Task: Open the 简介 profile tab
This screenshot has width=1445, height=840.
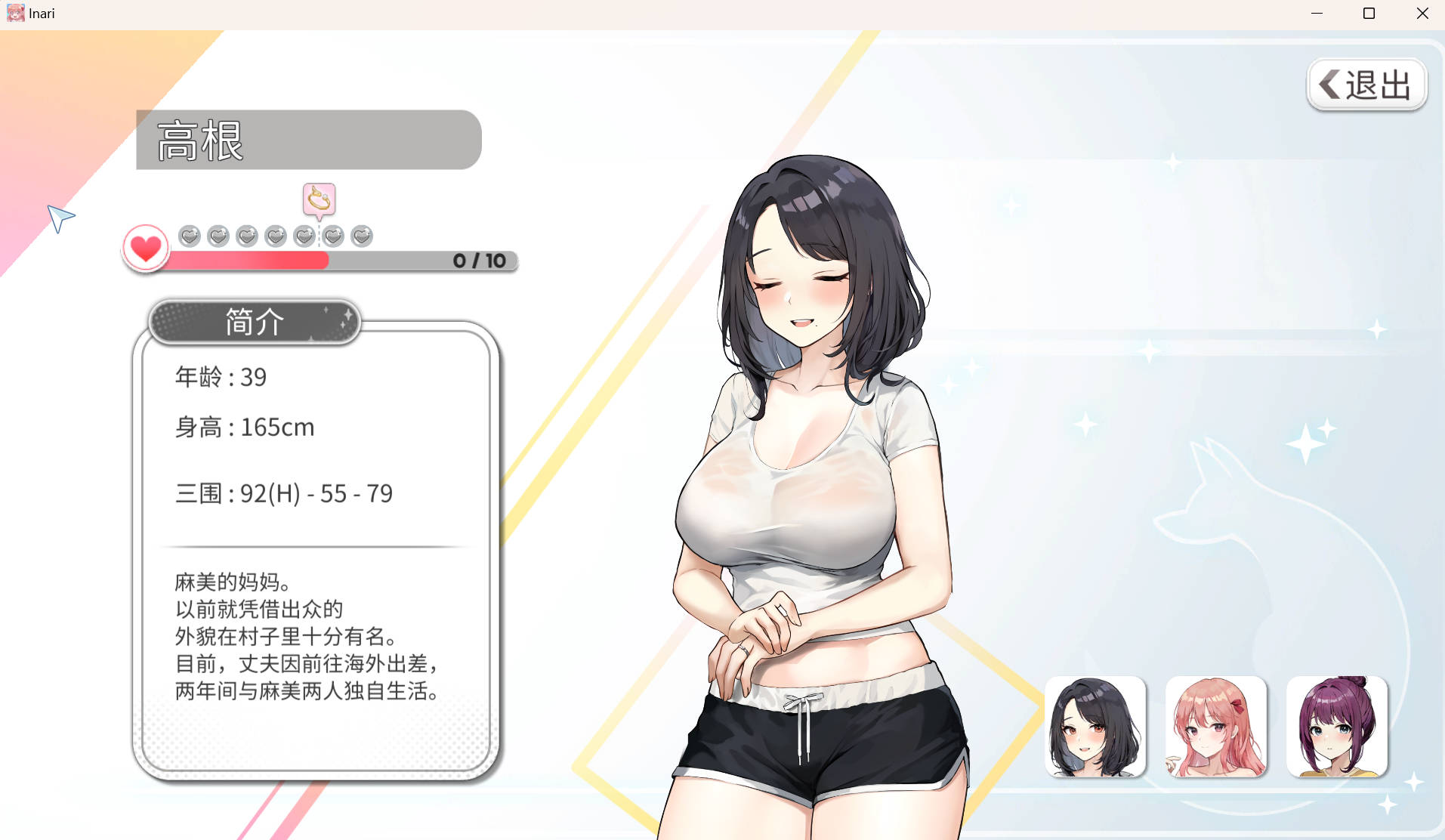Action: pyautogui.click(x=255, y=322)
